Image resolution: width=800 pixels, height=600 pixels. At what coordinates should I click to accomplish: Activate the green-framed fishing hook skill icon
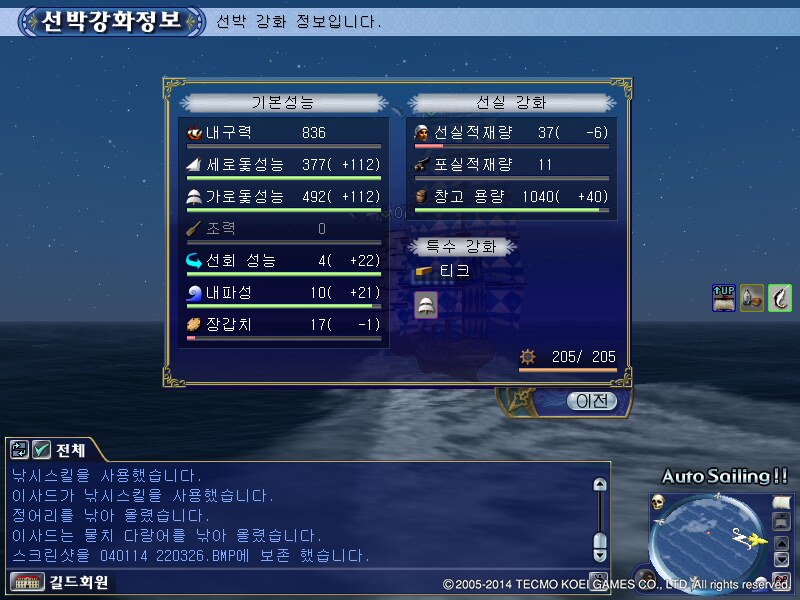pos(780,298)
